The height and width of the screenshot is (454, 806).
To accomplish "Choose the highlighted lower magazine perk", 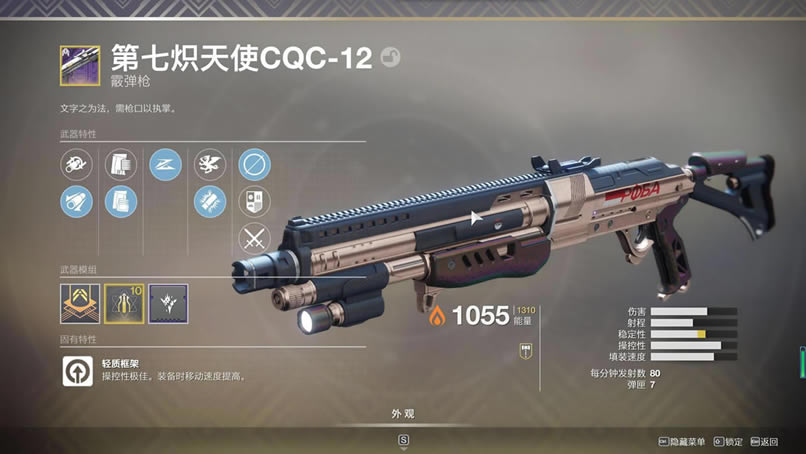I will tap(121, 201).
